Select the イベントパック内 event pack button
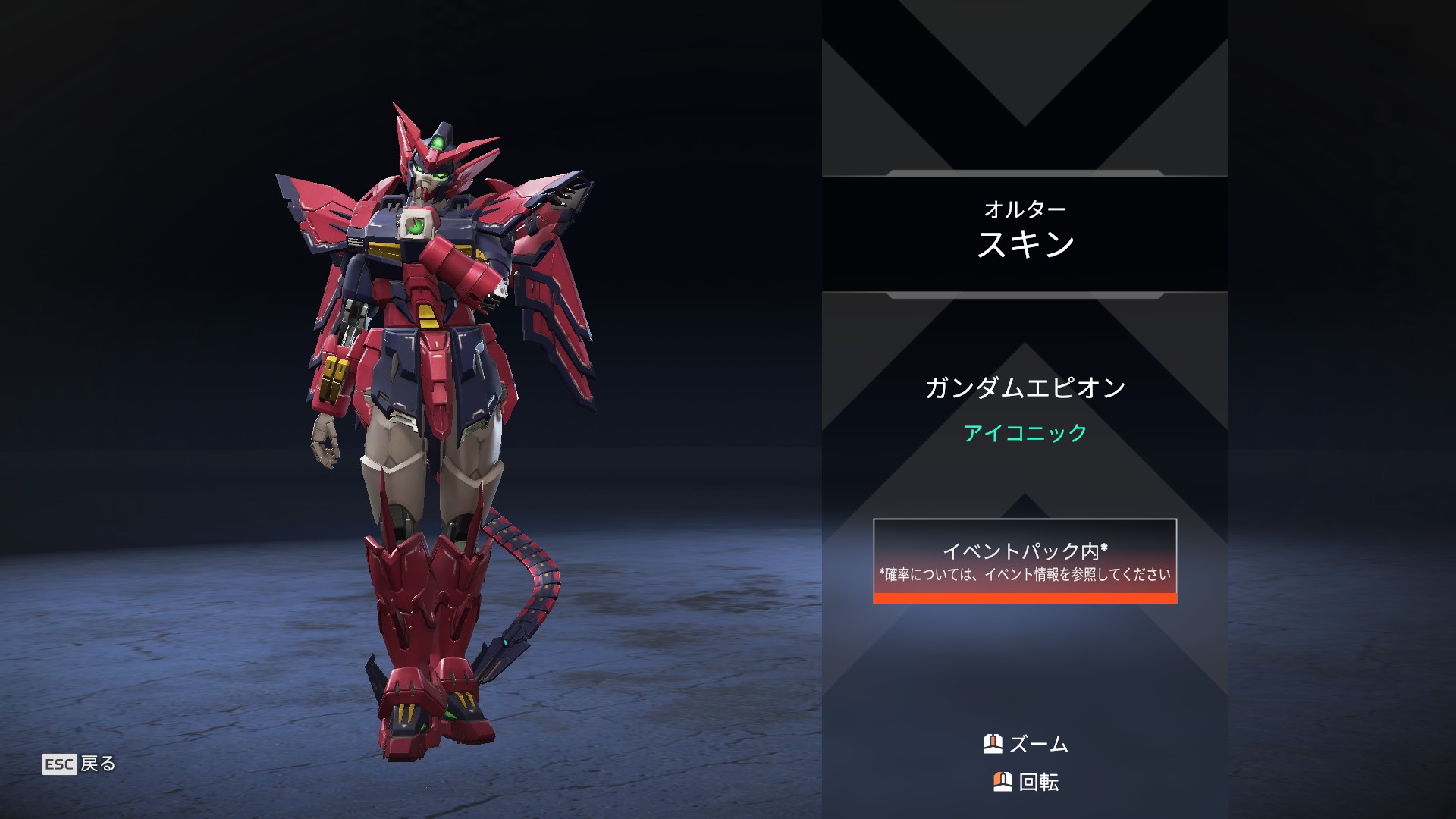This screenshot has height=819, width=1456. click(1025, 561)
